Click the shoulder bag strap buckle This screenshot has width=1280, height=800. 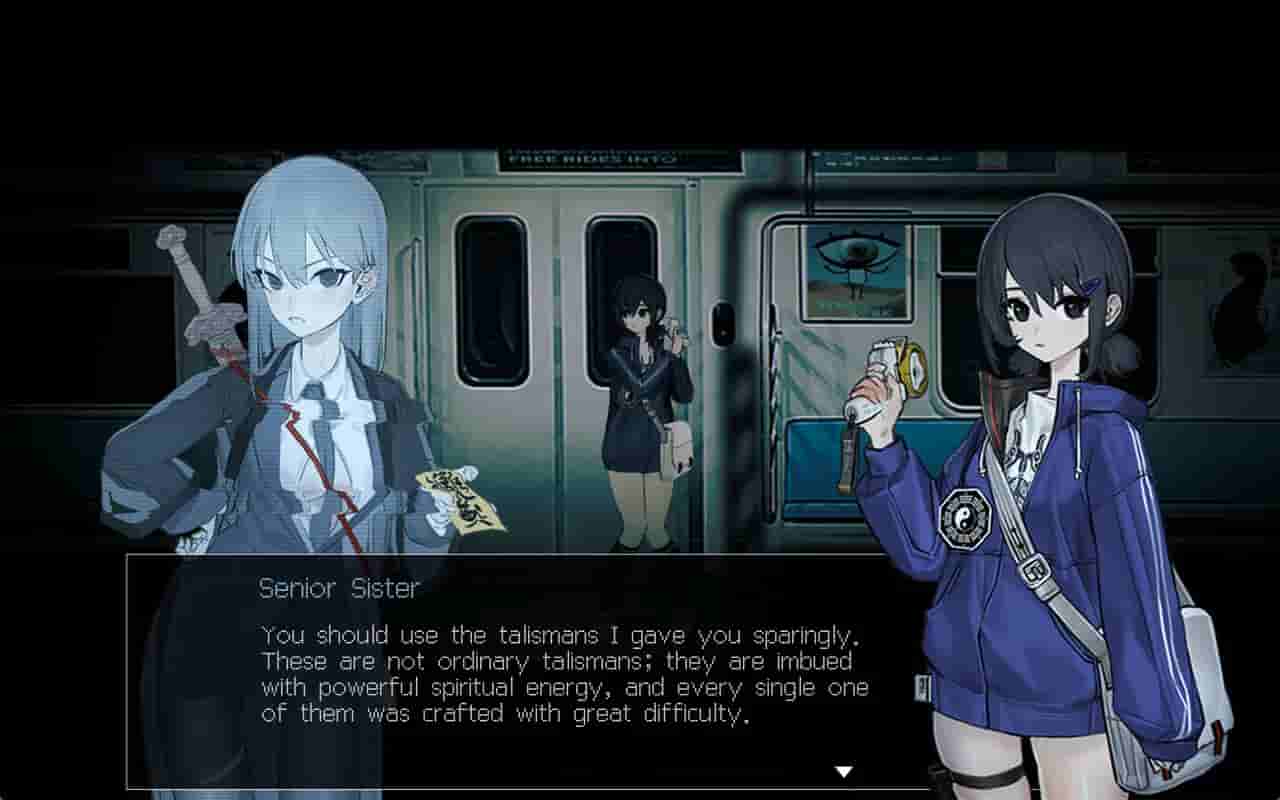(1035, 570)
